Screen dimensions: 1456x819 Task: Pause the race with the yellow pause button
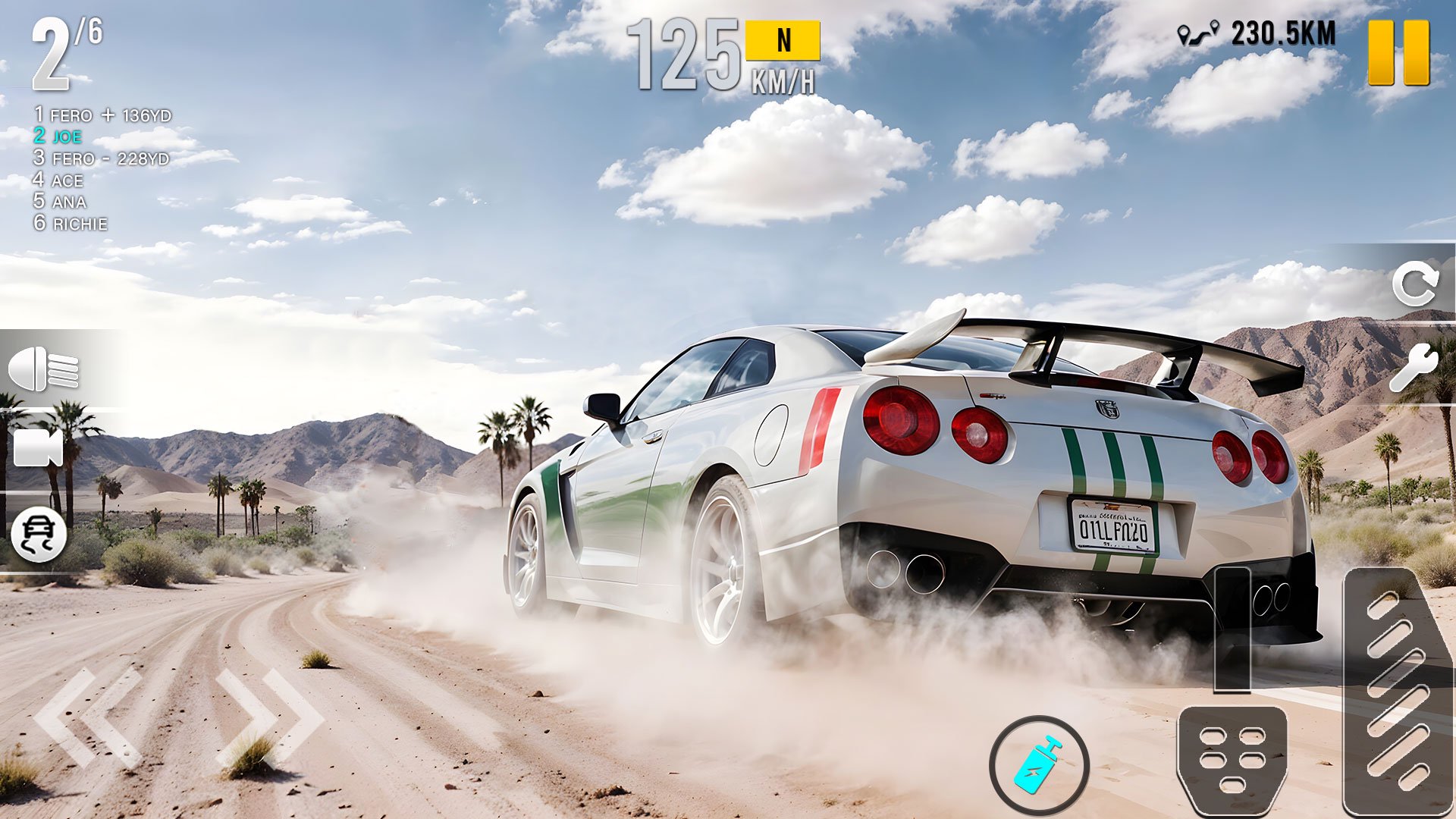pos(1398,52)
